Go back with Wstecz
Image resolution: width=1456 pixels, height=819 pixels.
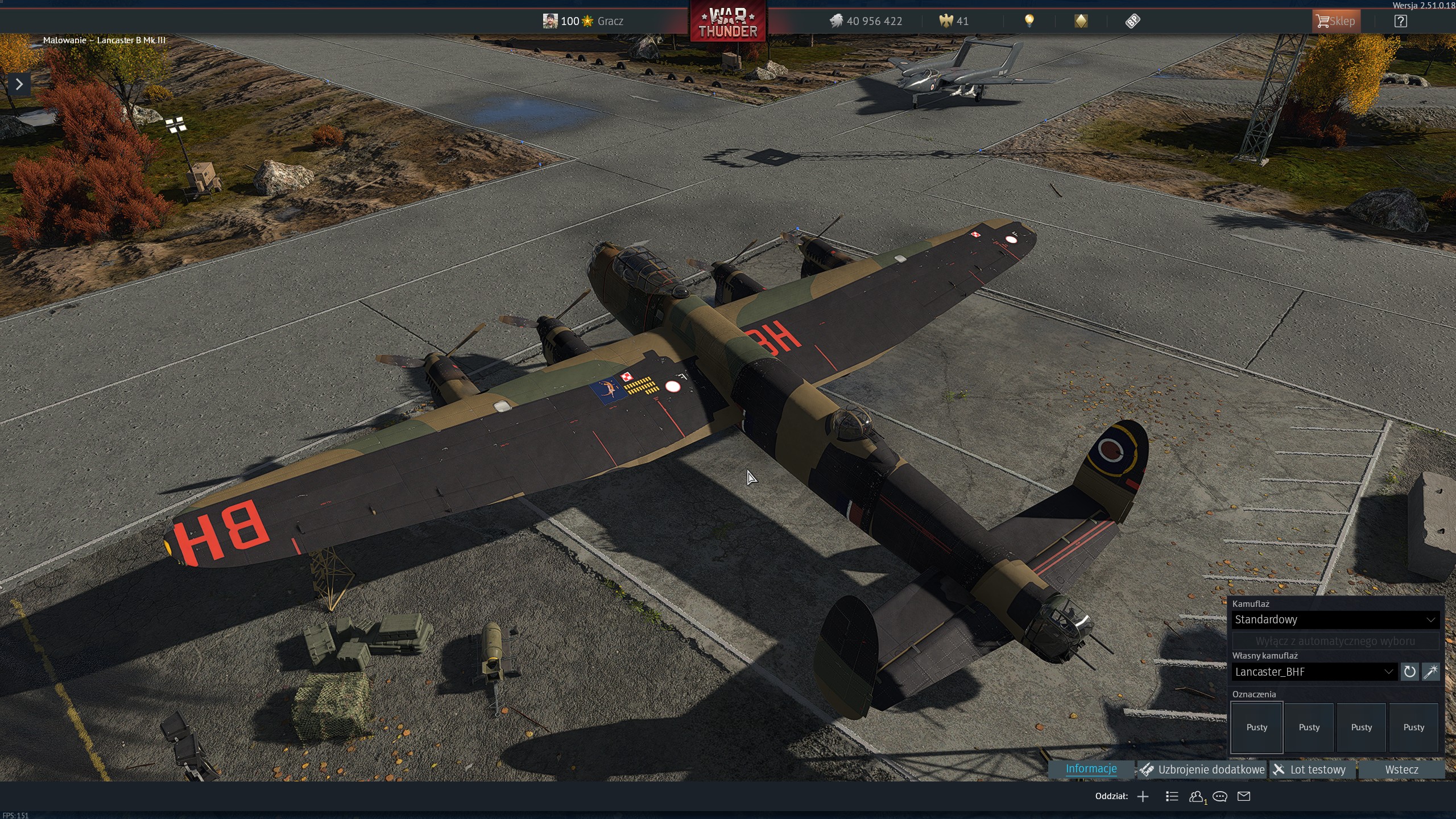pyautogui.click(x=1401, y=770)
